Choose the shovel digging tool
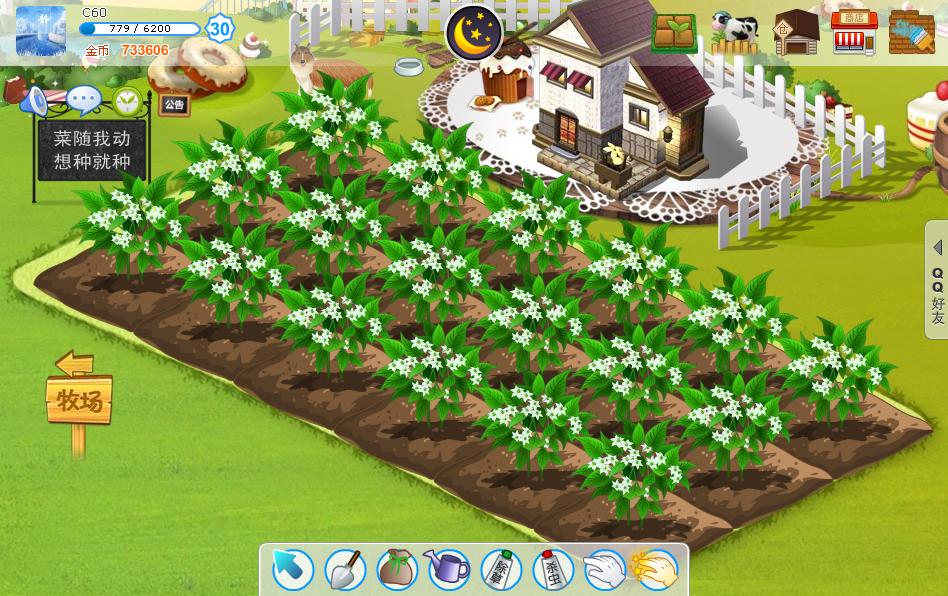948x596 pixels. click(345, 570)
